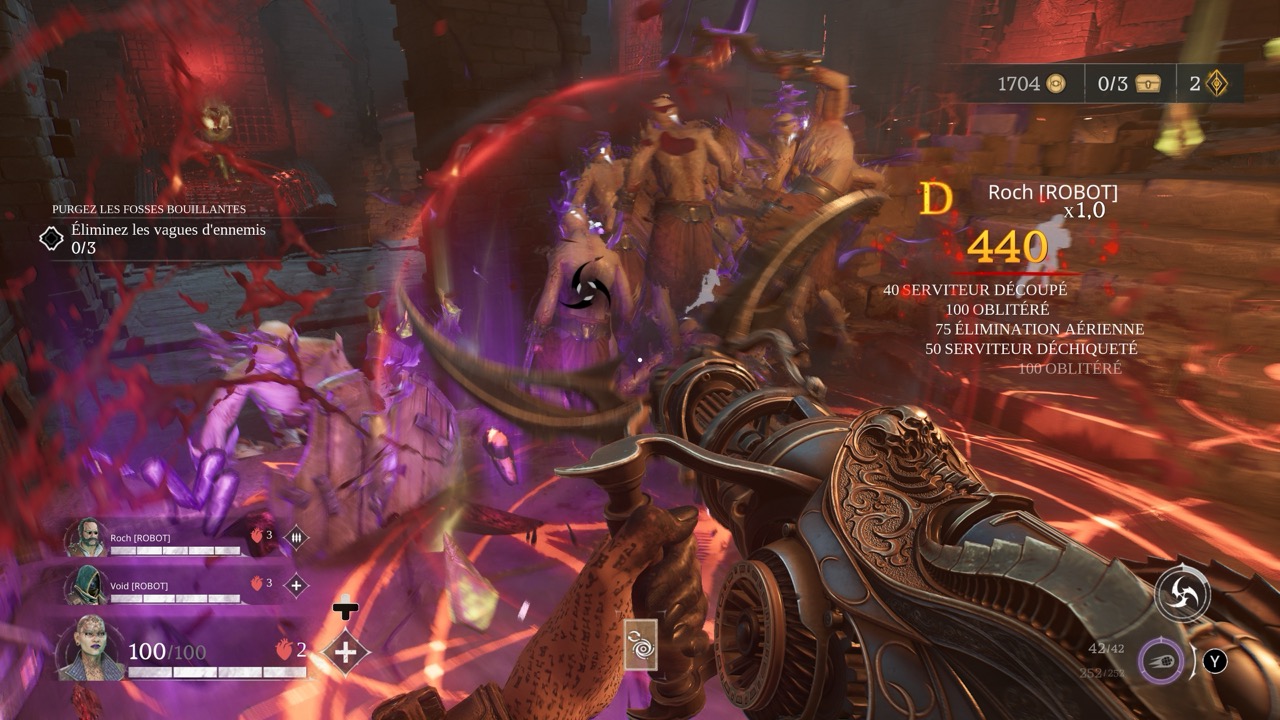Click Void's small plus item diamond icon
Image resolution: width=1280 pixels, height=720 pixels.
click(x=296, y=585)
